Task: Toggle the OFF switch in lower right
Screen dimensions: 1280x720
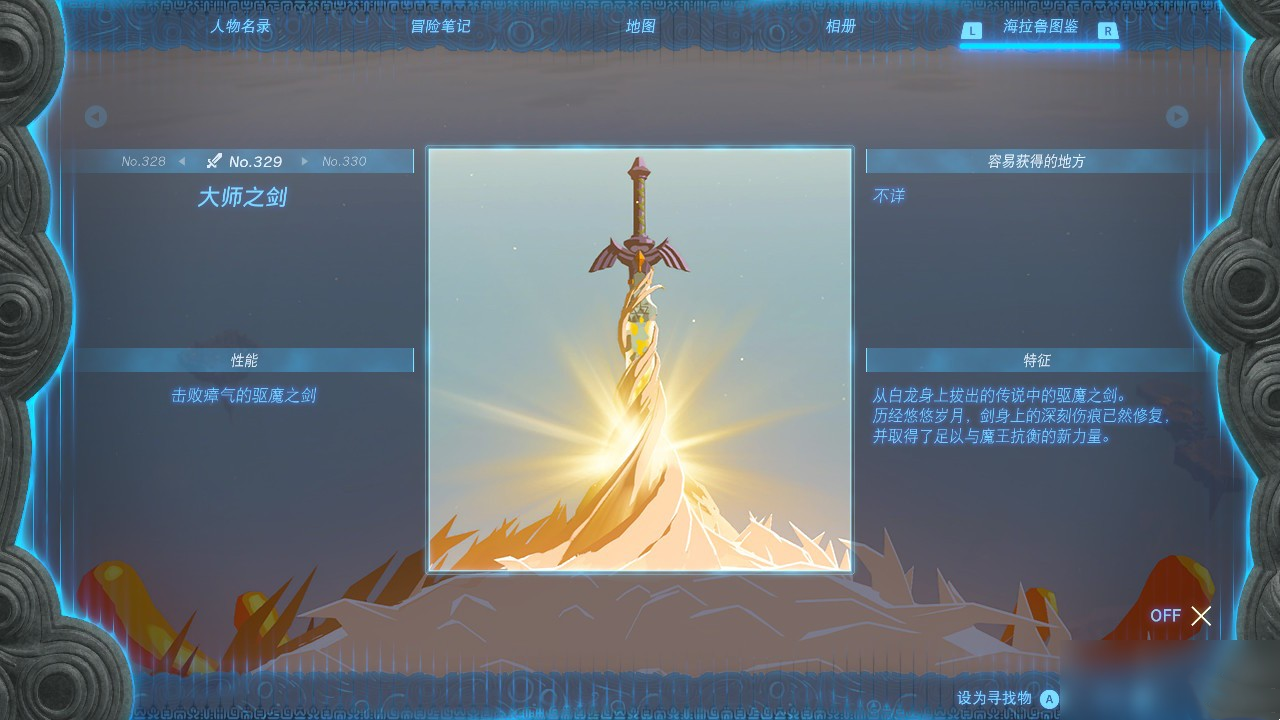Action: pos(1165,616)
